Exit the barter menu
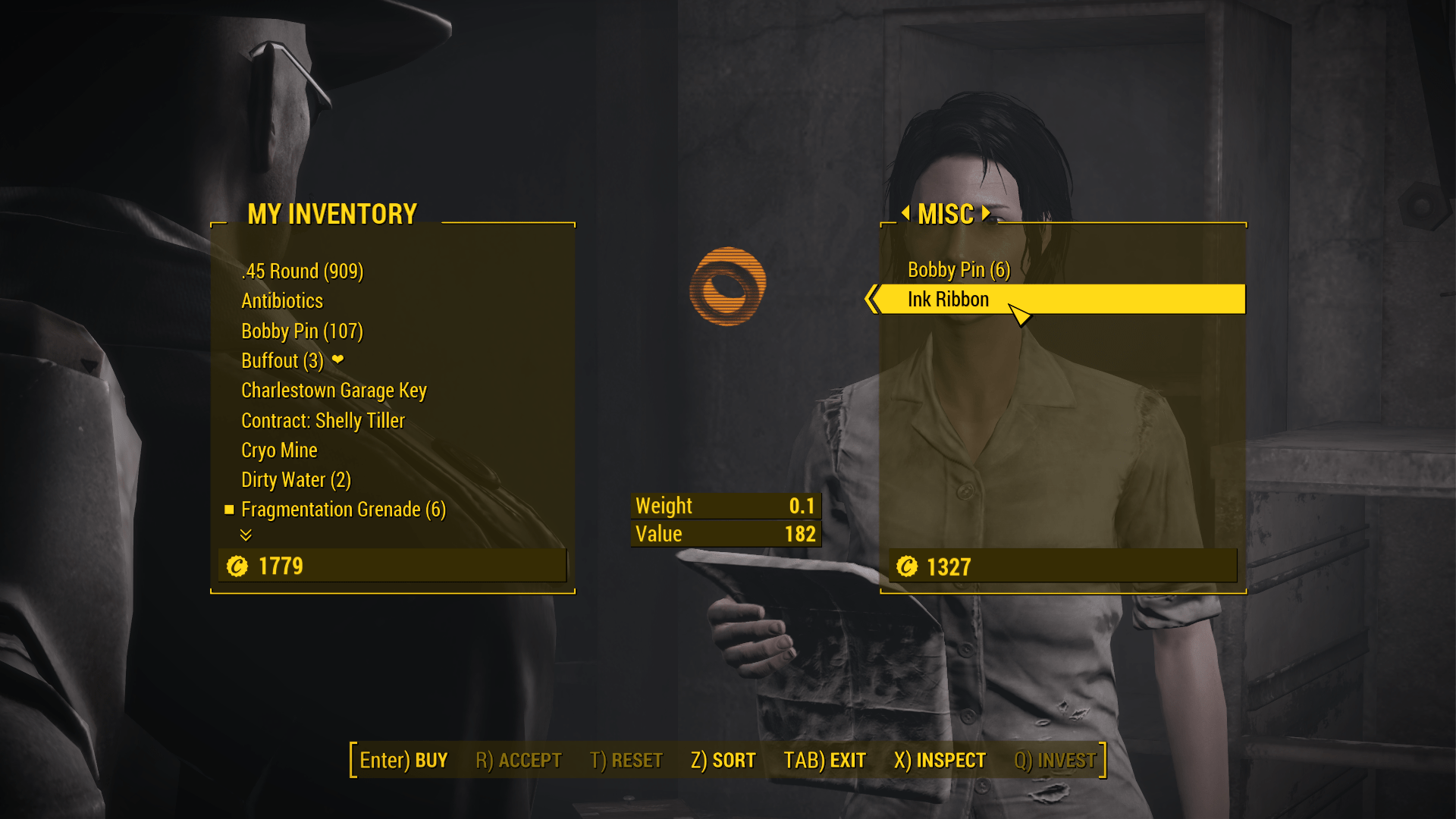Viewport: 1456px width, 819px height. tap(824, 761)
